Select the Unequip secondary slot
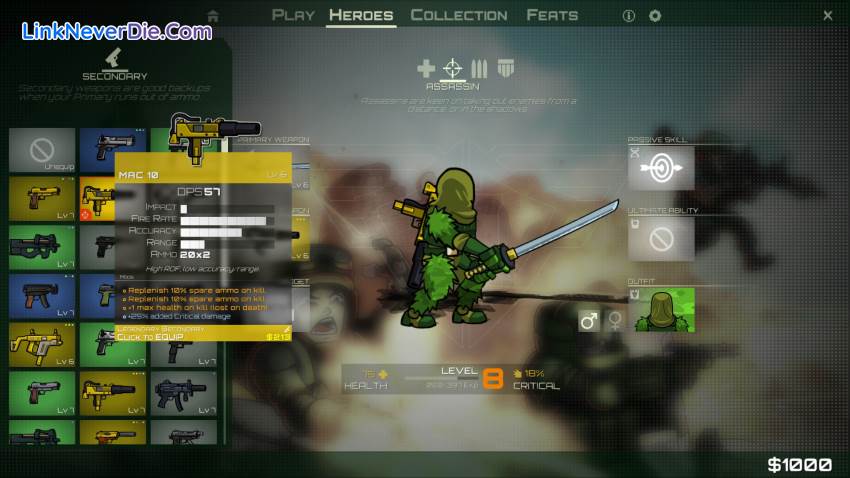The image size is (850, 478). click(42, 151)
